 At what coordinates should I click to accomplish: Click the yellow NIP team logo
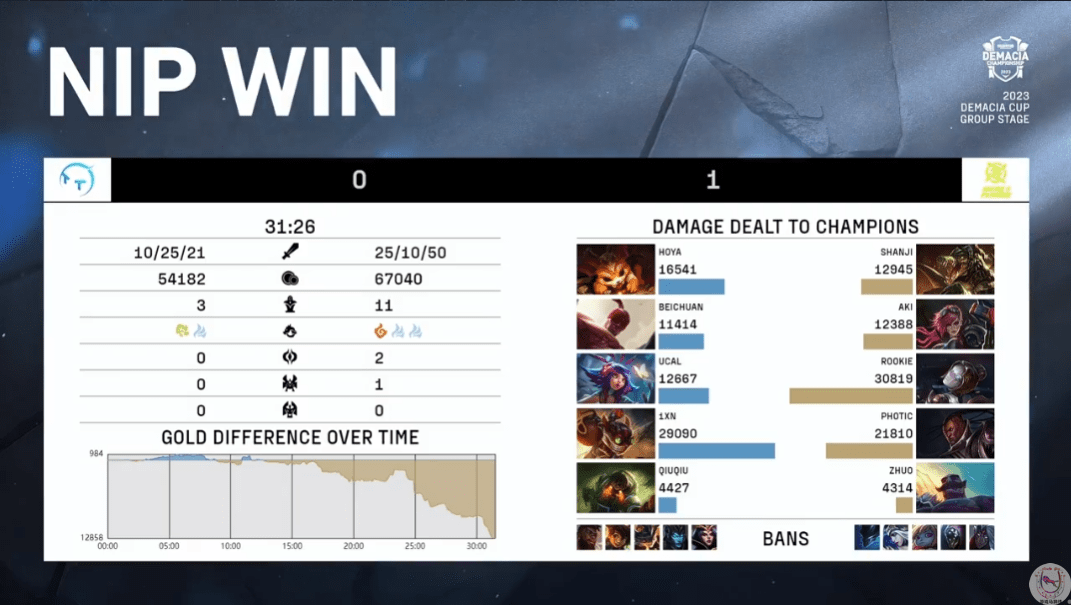coord(995,180)
